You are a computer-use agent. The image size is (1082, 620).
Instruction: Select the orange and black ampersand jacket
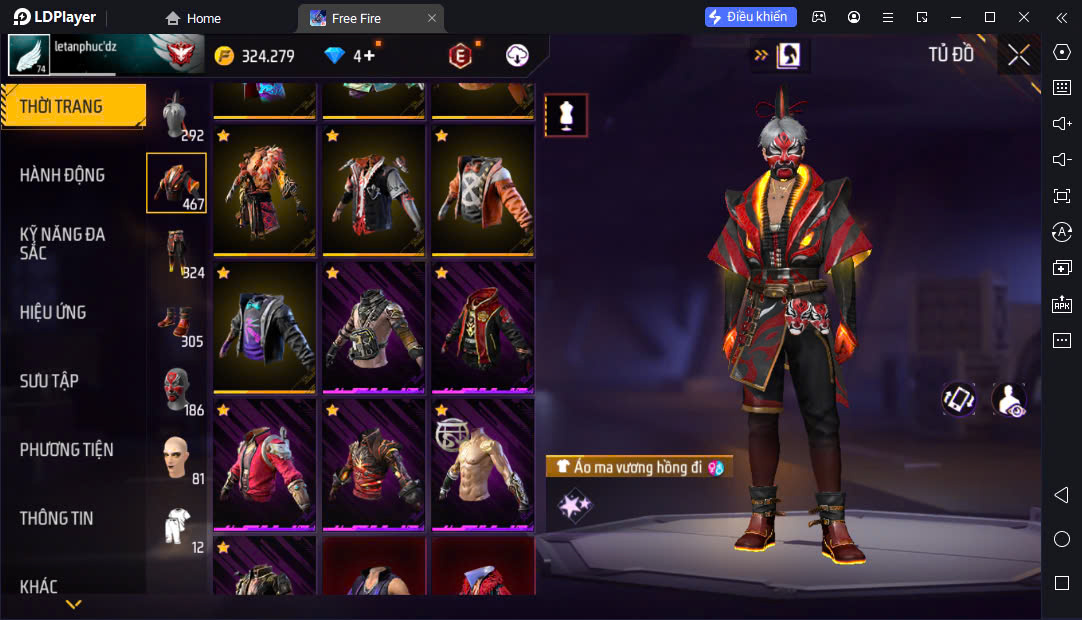(482, 189)
